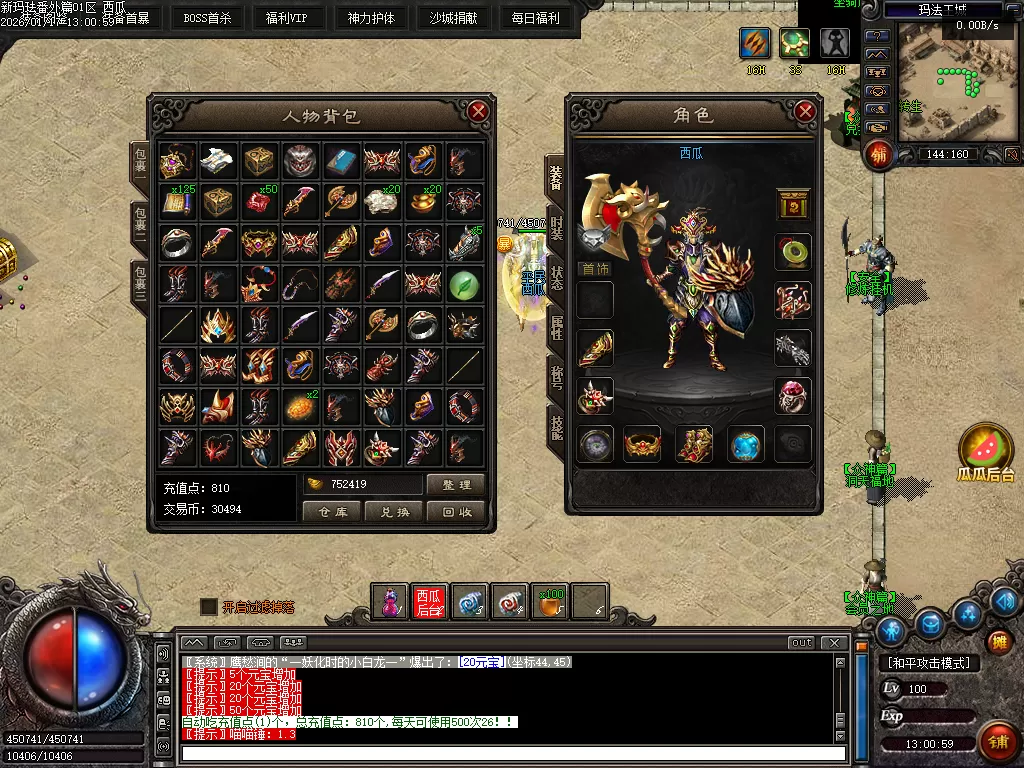Open the 瓜瓜后台 watermelon icon

pyautogui.click(x=986, y=452)
